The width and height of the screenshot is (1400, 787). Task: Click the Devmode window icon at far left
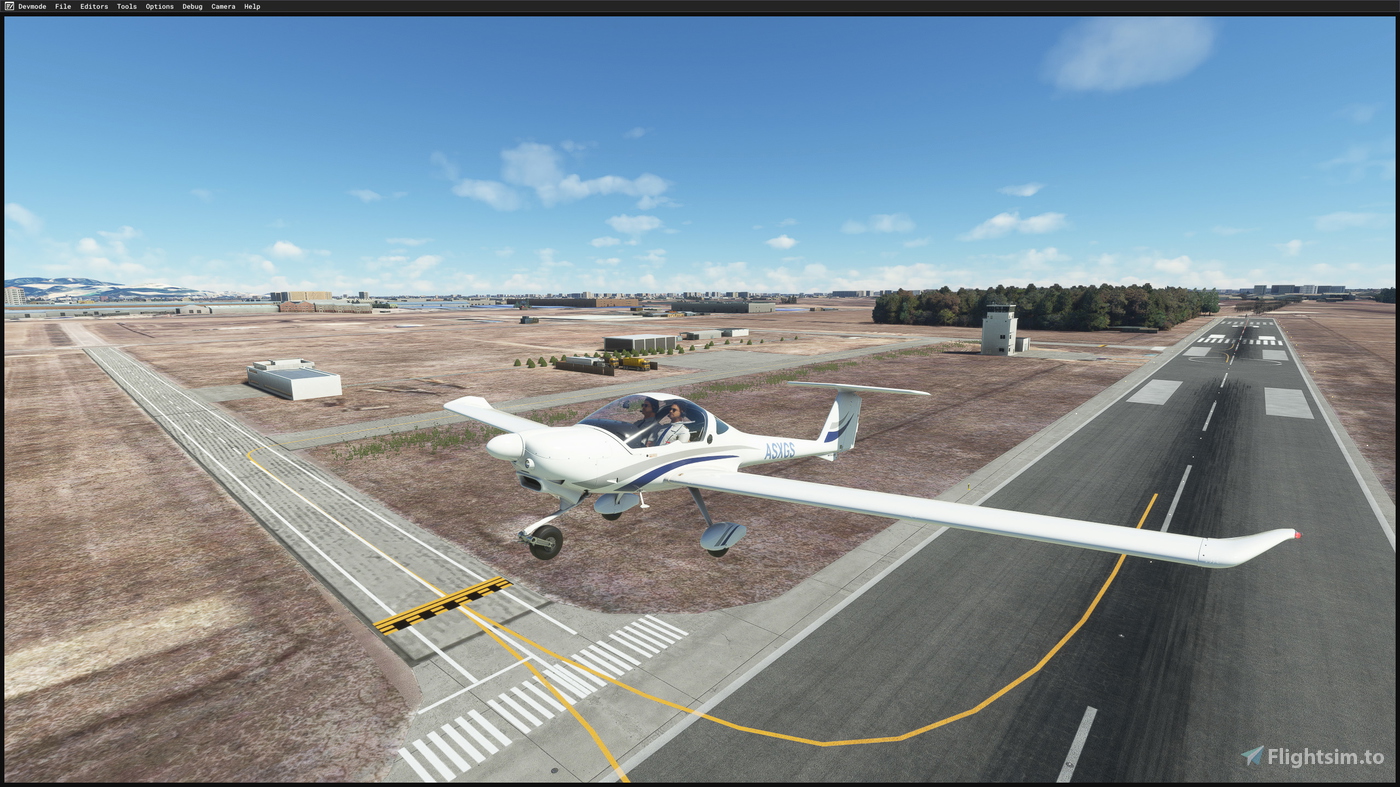tap(10, 6)
